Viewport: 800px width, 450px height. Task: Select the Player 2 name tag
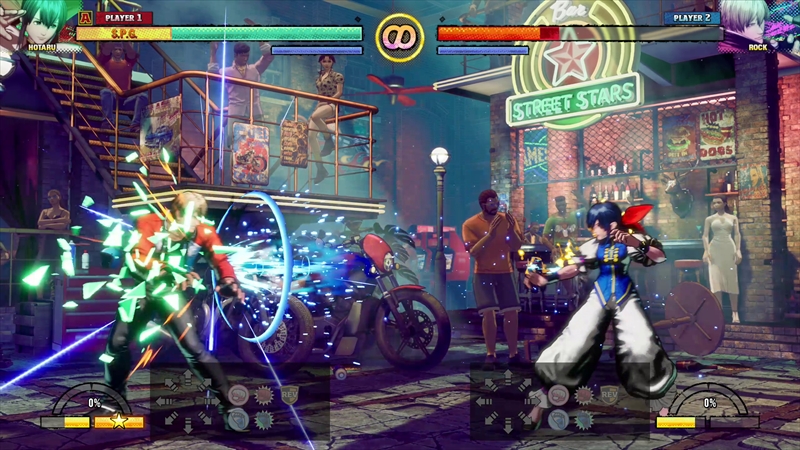pos(691,17)
